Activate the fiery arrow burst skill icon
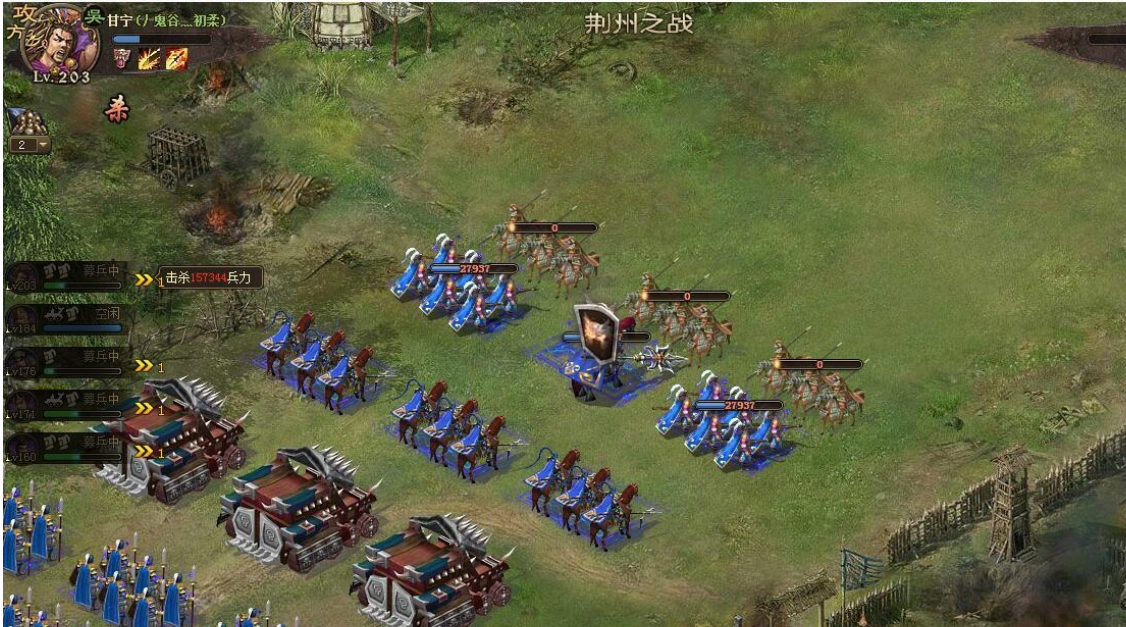 tap(150, 59)
